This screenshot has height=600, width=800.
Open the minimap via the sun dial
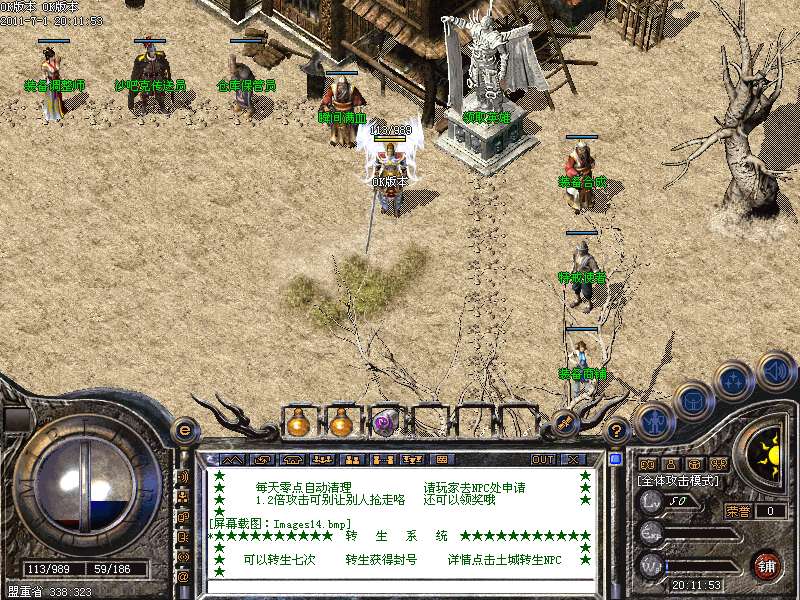click(769, 456)
